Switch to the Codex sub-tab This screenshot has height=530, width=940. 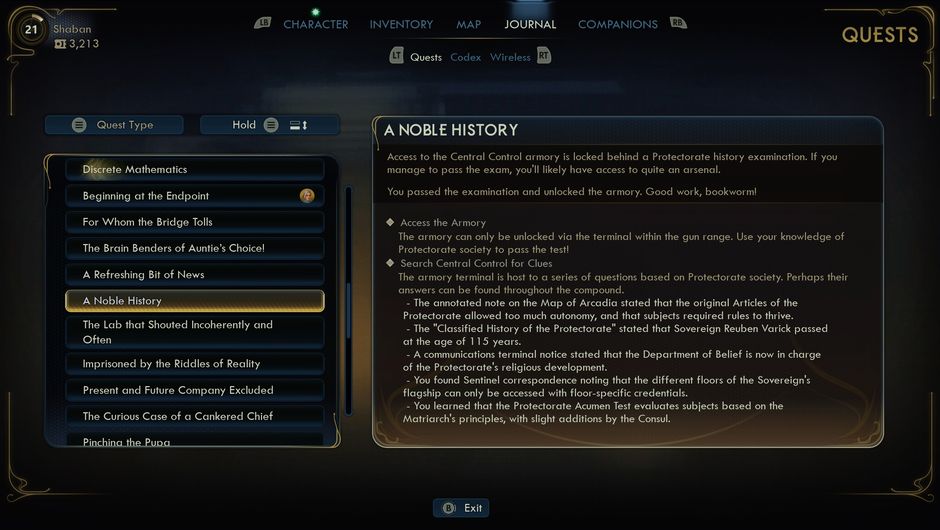tap(465, 57)
